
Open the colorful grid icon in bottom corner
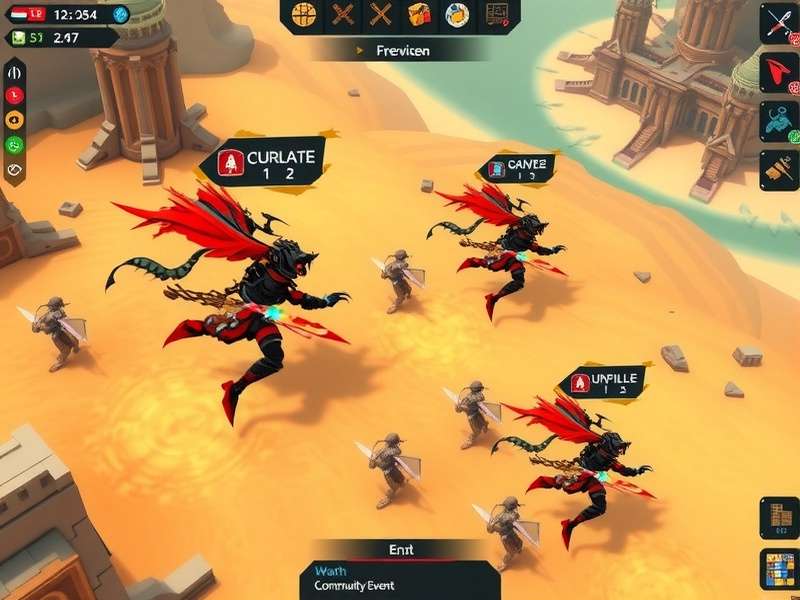tap(778, 569)
